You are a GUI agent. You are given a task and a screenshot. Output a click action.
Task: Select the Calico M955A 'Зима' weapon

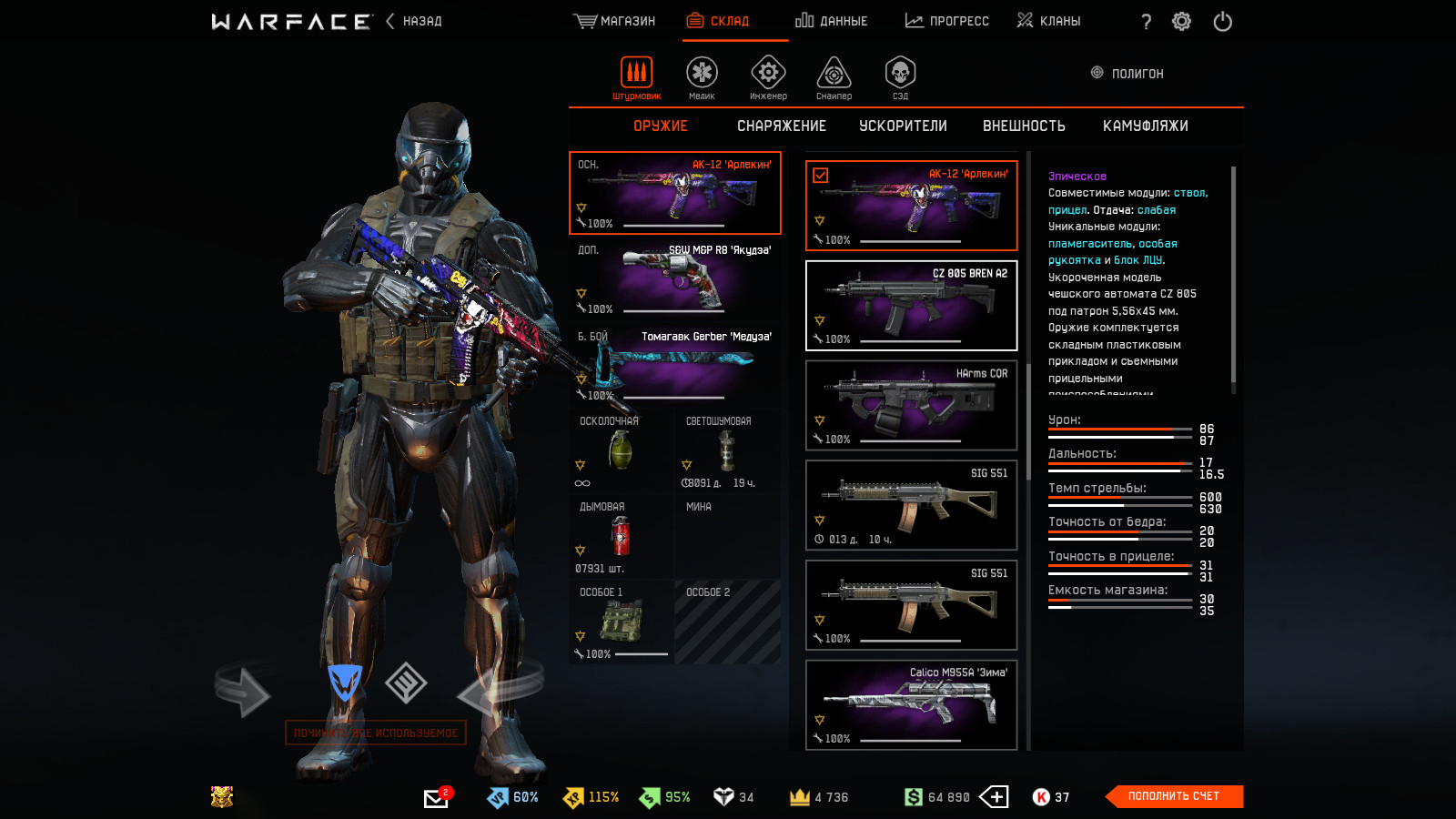pyautogui.click(x=911, y=704)
